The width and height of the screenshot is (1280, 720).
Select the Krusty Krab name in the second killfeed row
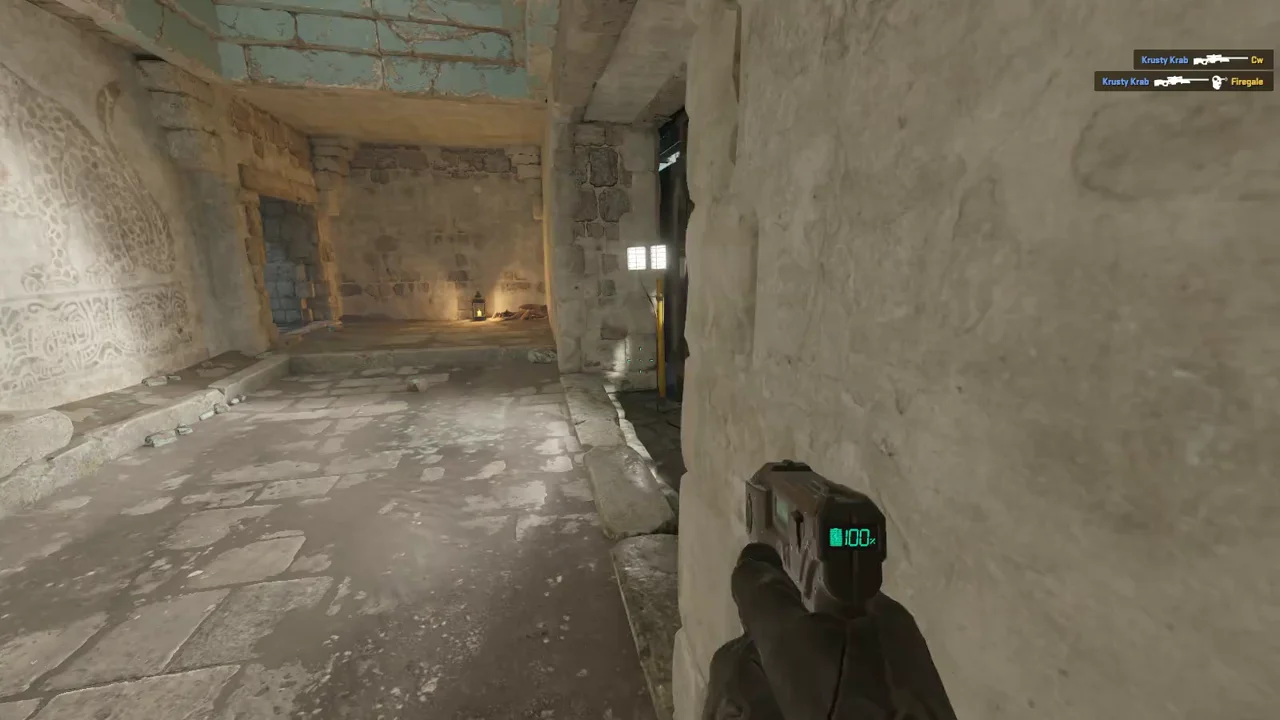point(1126,81)
